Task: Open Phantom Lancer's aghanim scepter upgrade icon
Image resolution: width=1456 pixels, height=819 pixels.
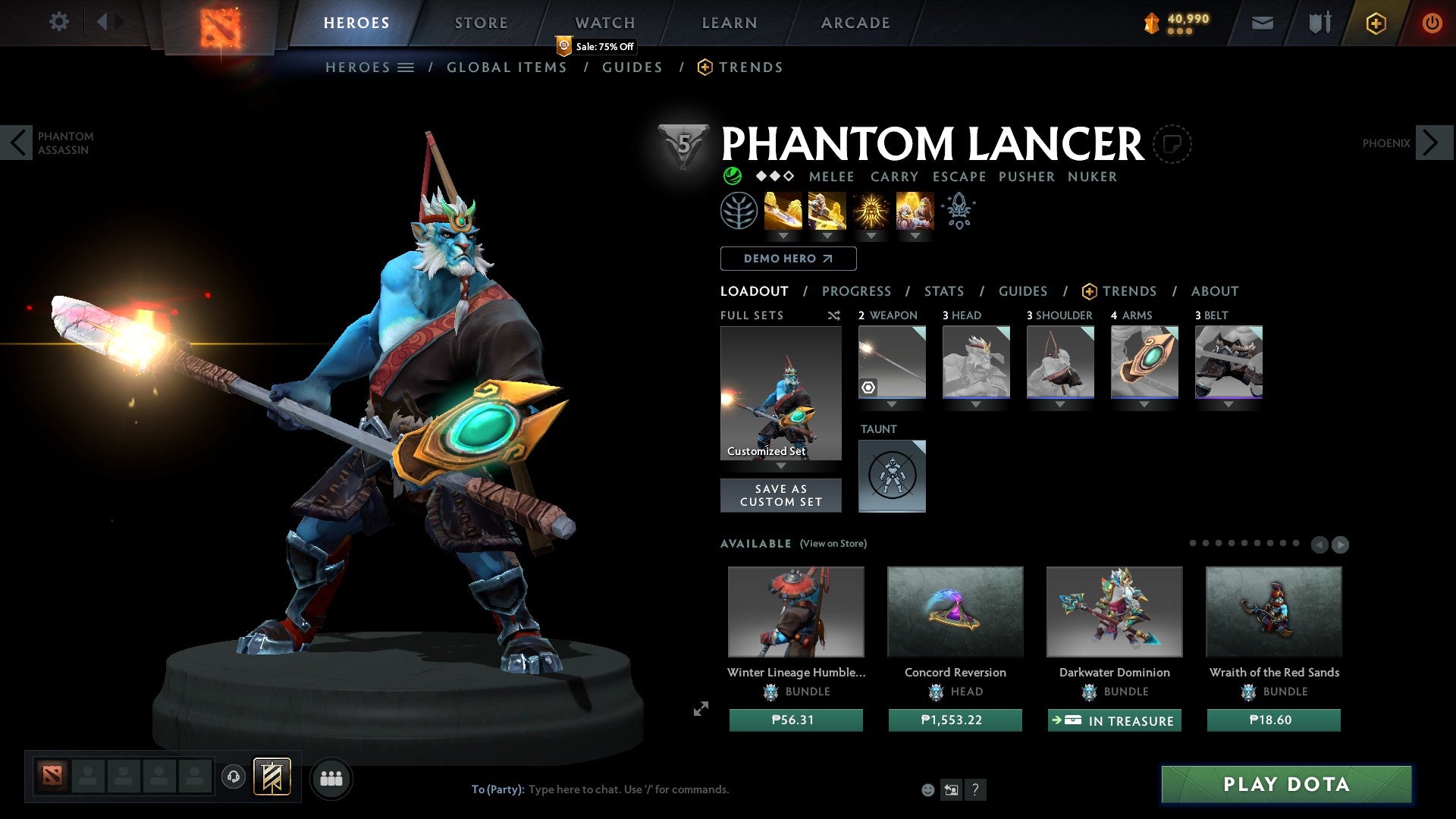Action: [958, 210]
